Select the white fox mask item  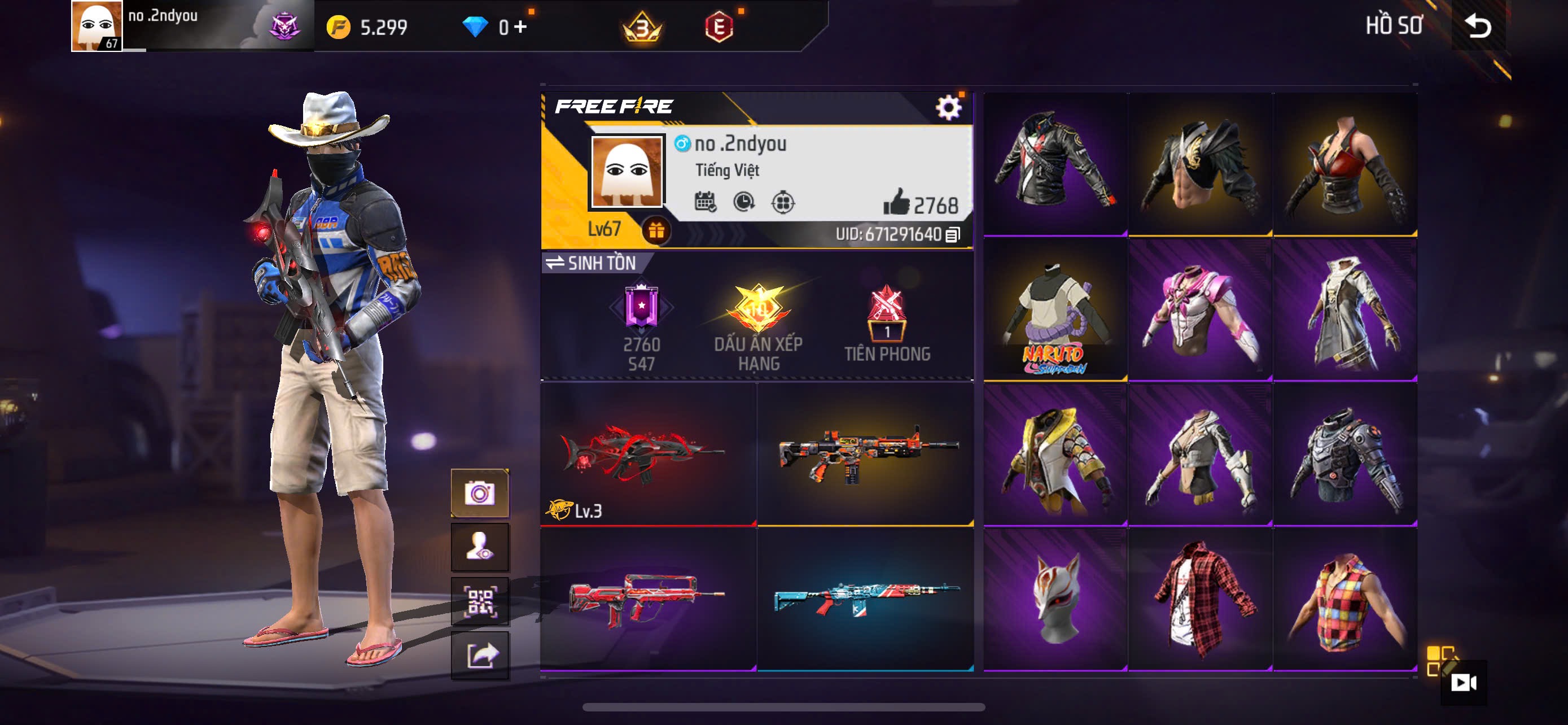1055,599
